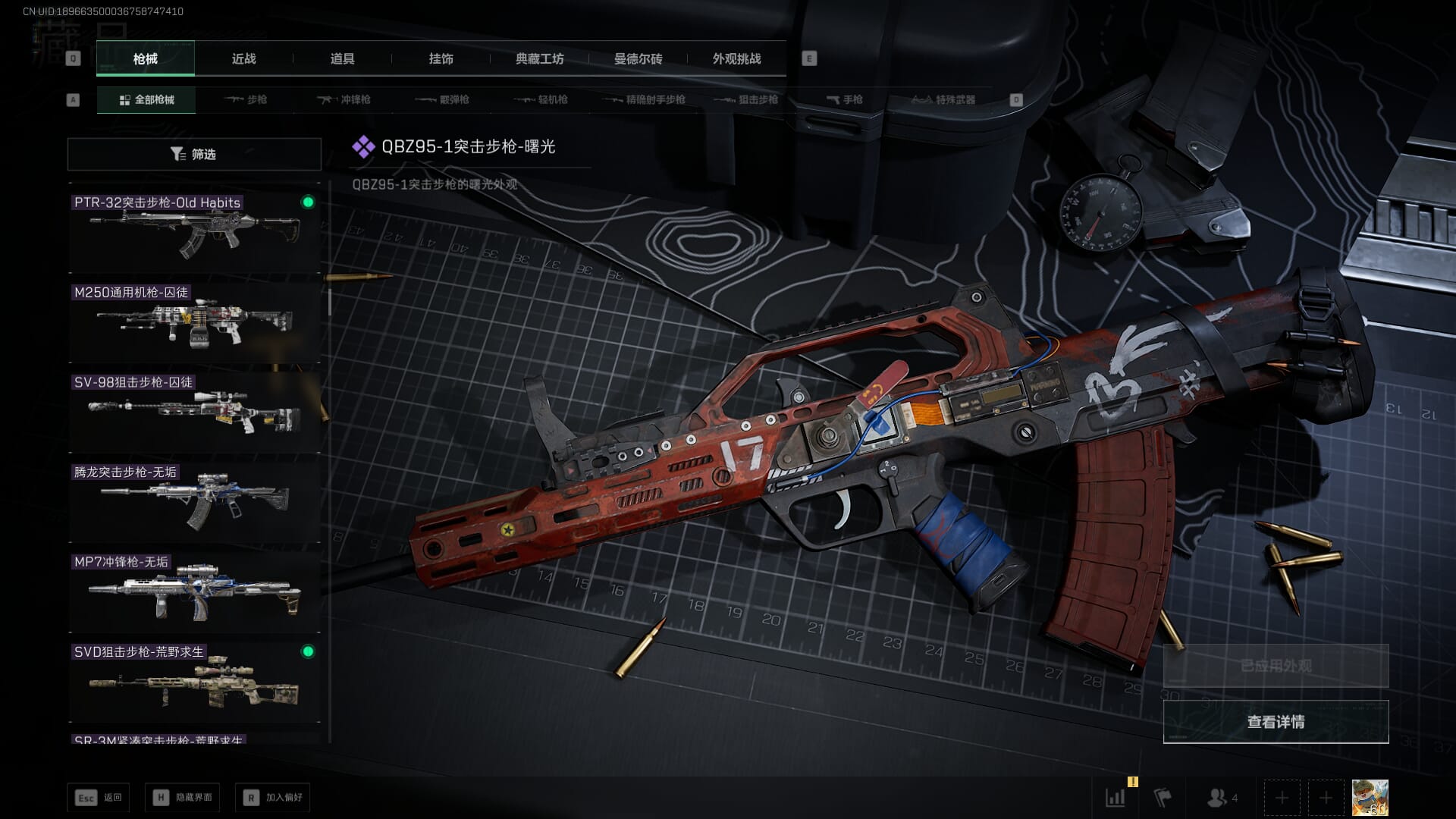The image size is (1456, 819).
Task: Open the 外观挑战 challenges tab
Action: click(x=736, y=59)
